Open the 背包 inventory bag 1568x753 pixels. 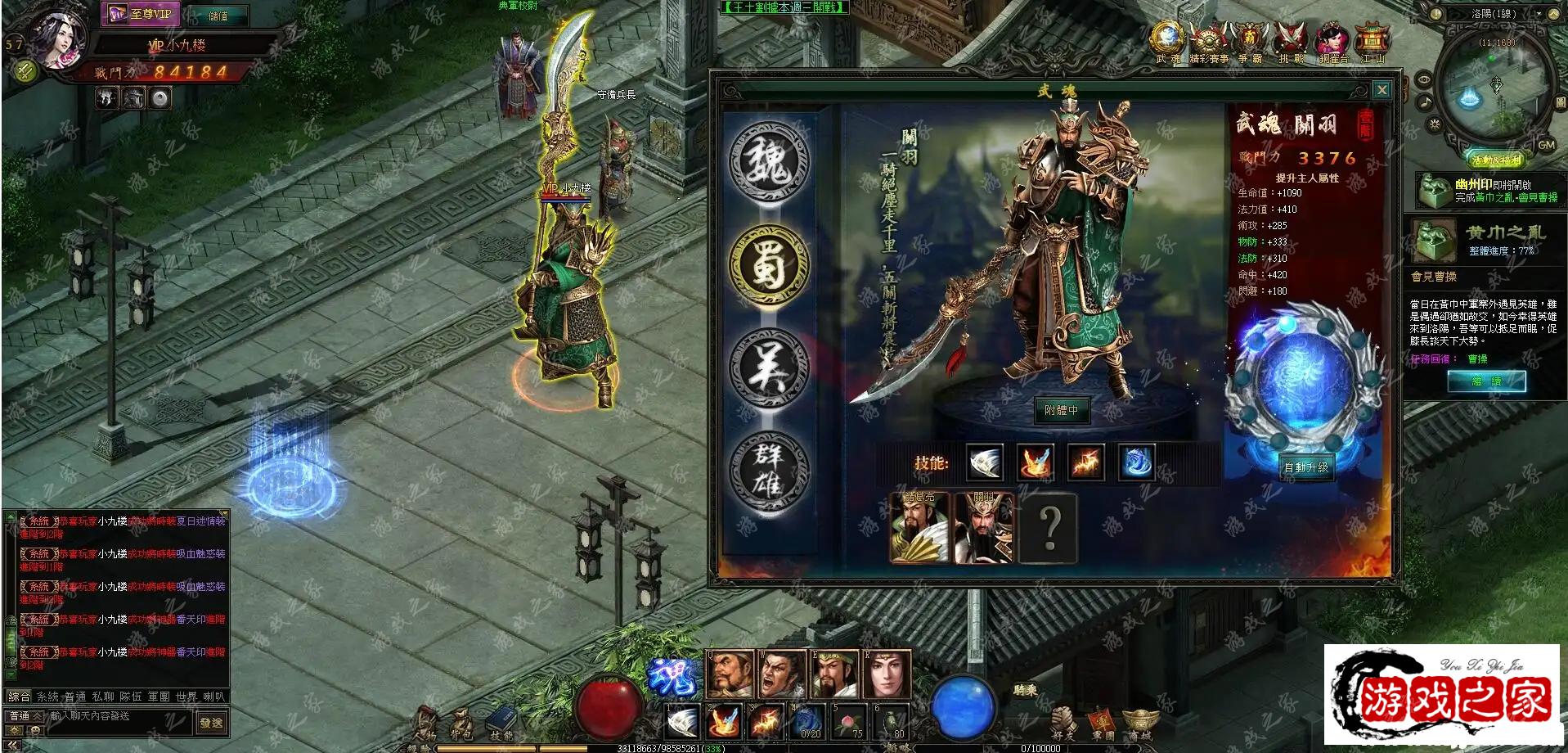click(461, 724)
